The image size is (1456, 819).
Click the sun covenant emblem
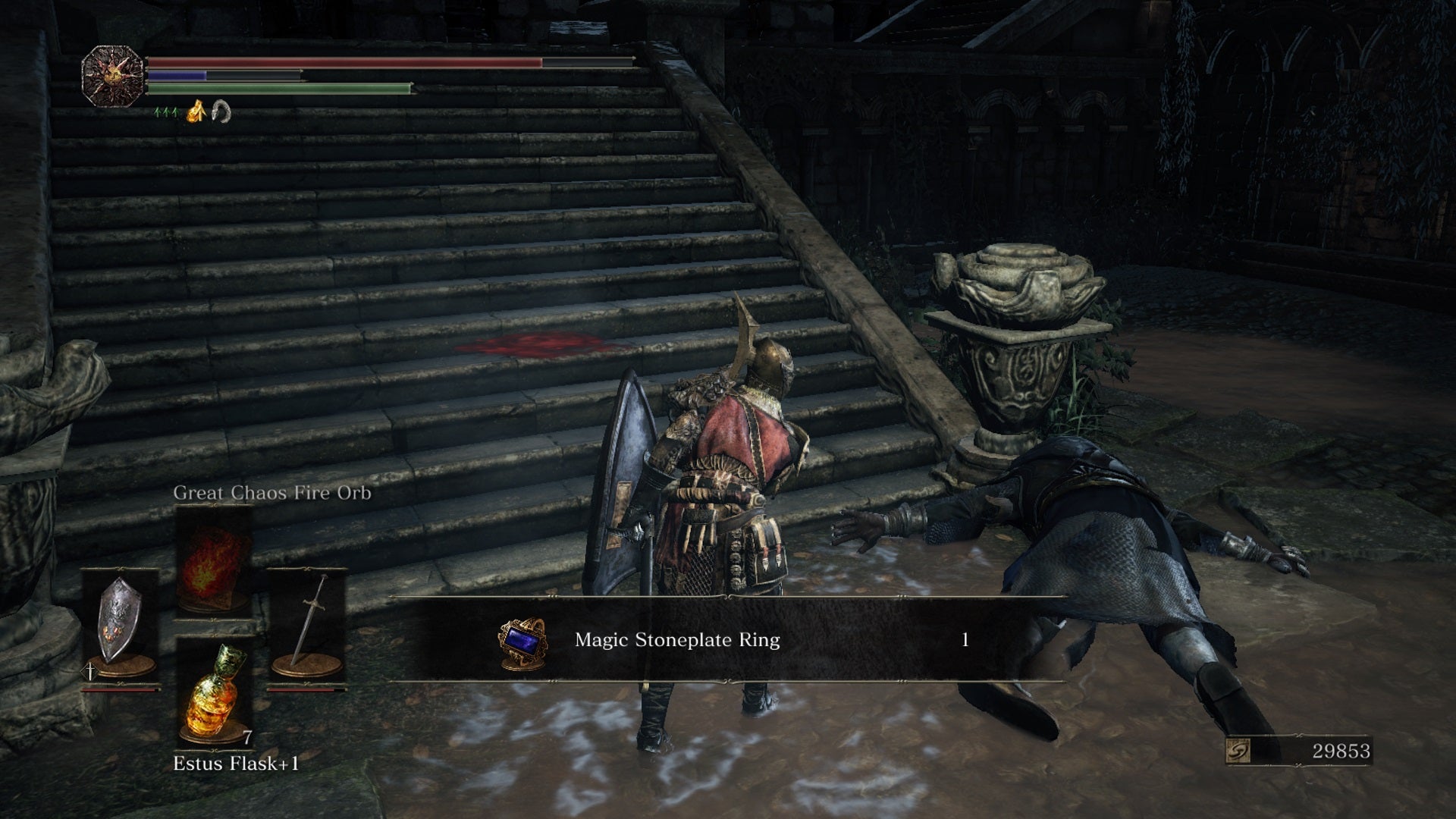tap(112, 75)
